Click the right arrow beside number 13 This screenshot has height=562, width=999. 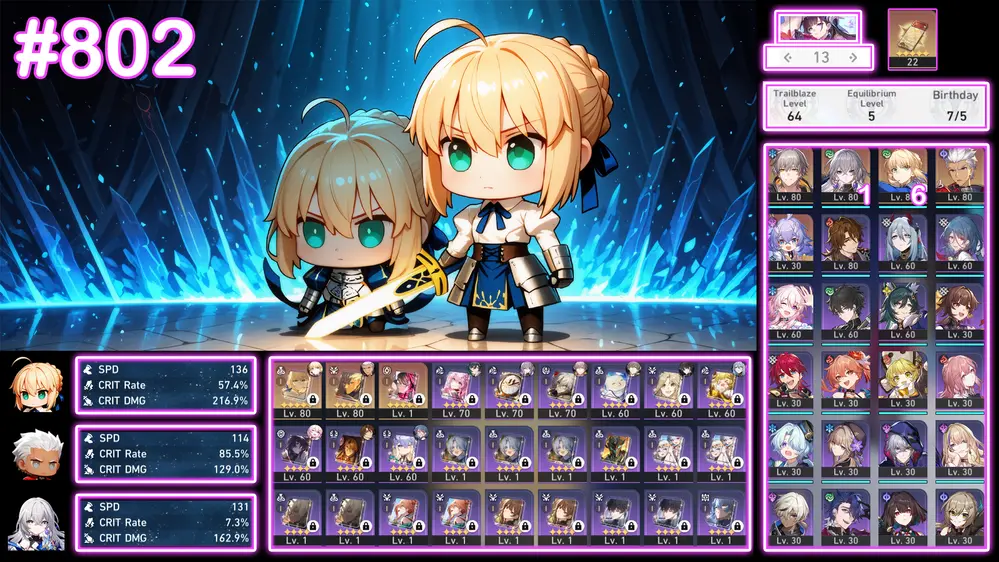pyautogui.click(x=852, y=57)
